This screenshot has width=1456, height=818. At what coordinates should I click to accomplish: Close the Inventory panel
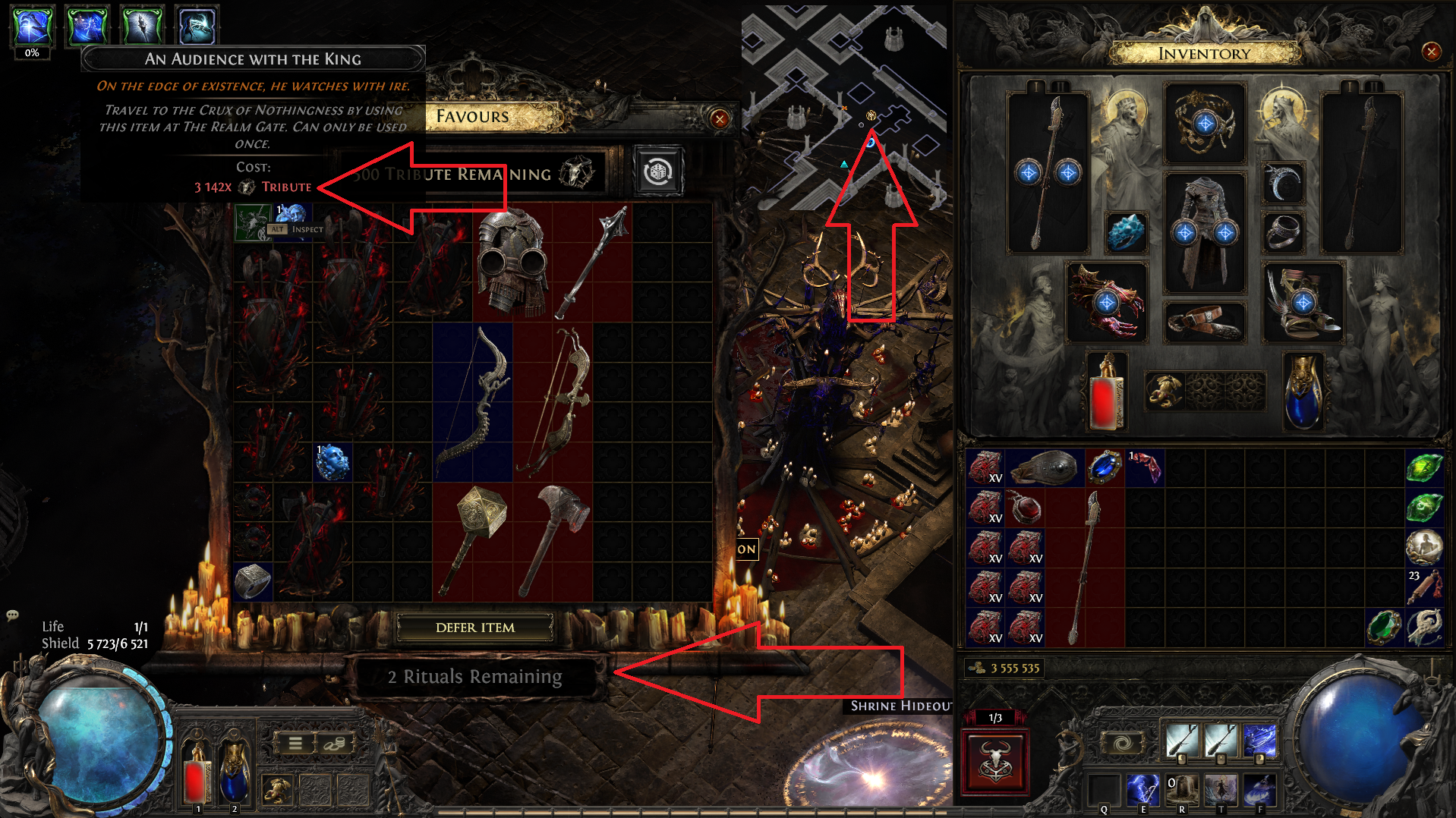tap(1431, 52)
